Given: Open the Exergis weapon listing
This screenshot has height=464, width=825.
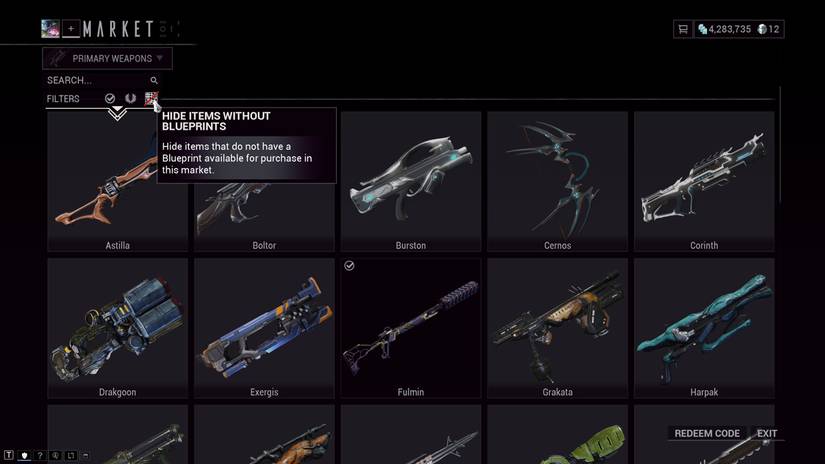Looking at the screenshot, I should click(x=264, y=328).
